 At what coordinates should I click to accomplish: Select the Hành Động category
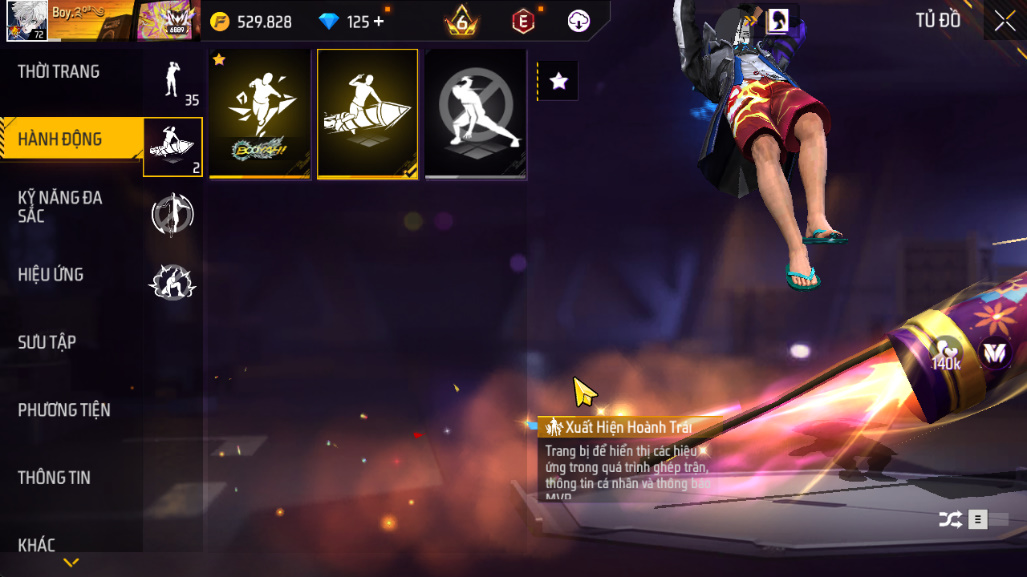tap(60, 139)
